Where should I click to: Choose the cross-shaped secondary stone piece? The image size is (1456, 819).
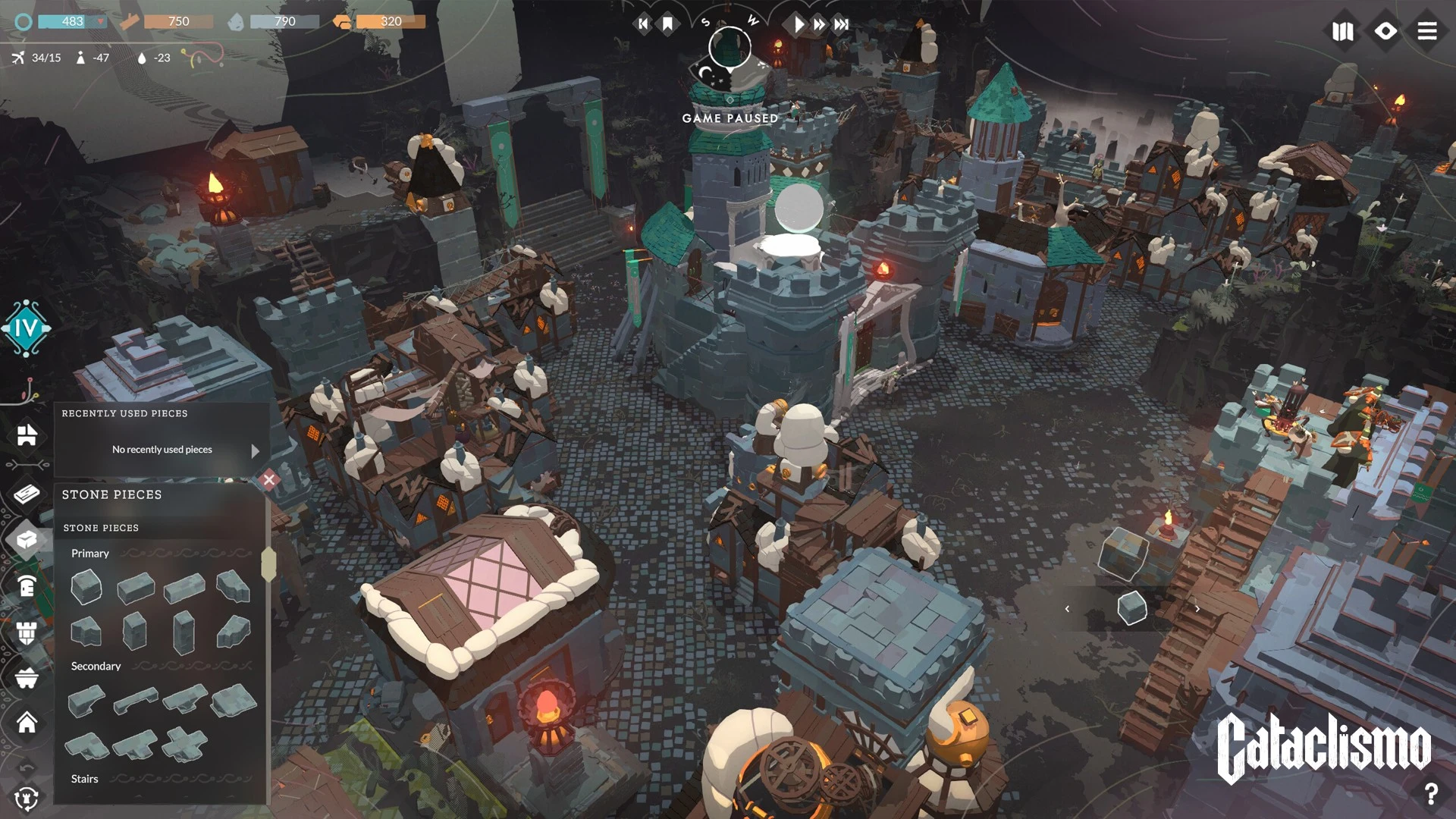[x=184, y=745]
